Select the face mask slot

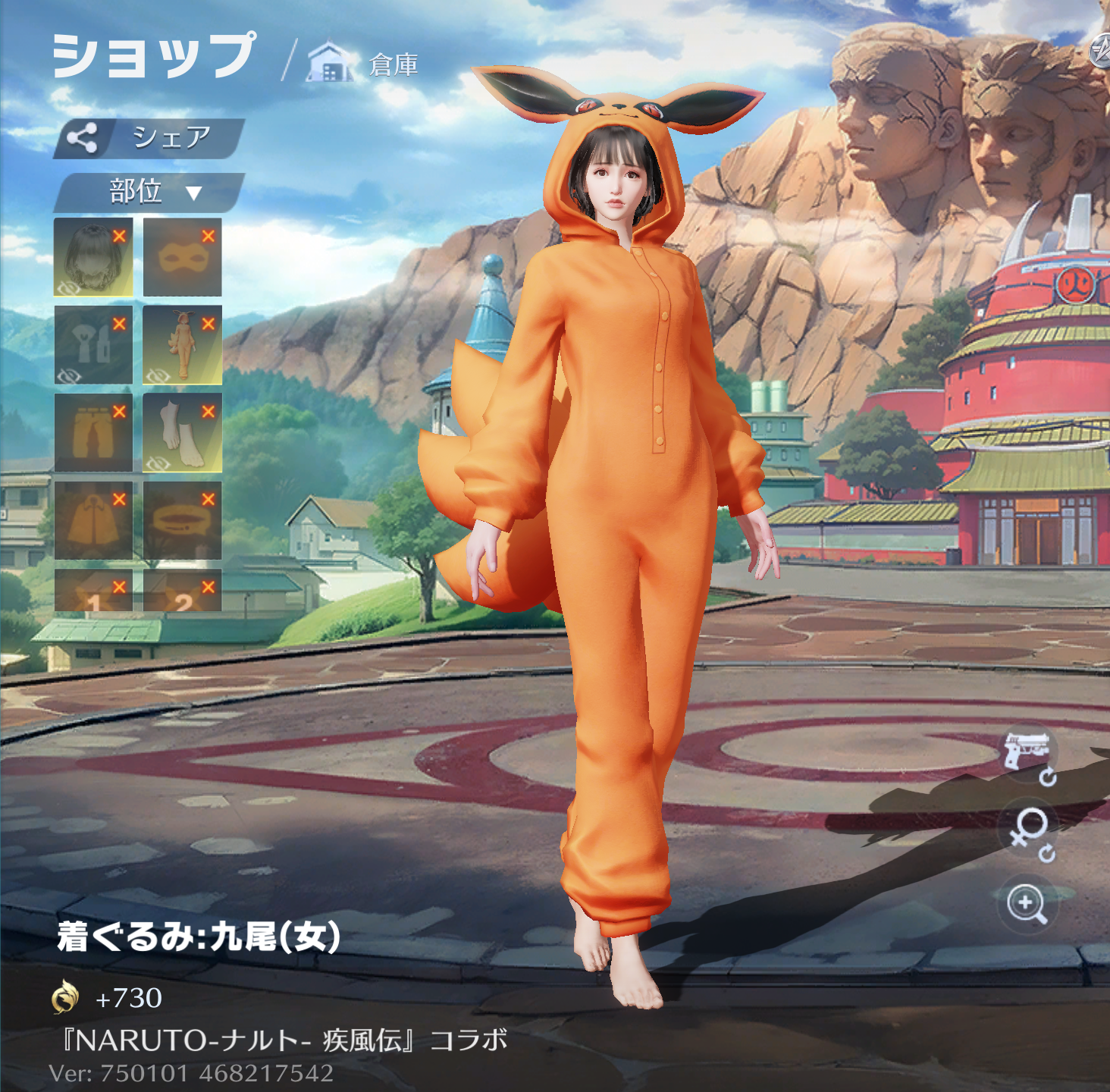(x=182, y=258)
